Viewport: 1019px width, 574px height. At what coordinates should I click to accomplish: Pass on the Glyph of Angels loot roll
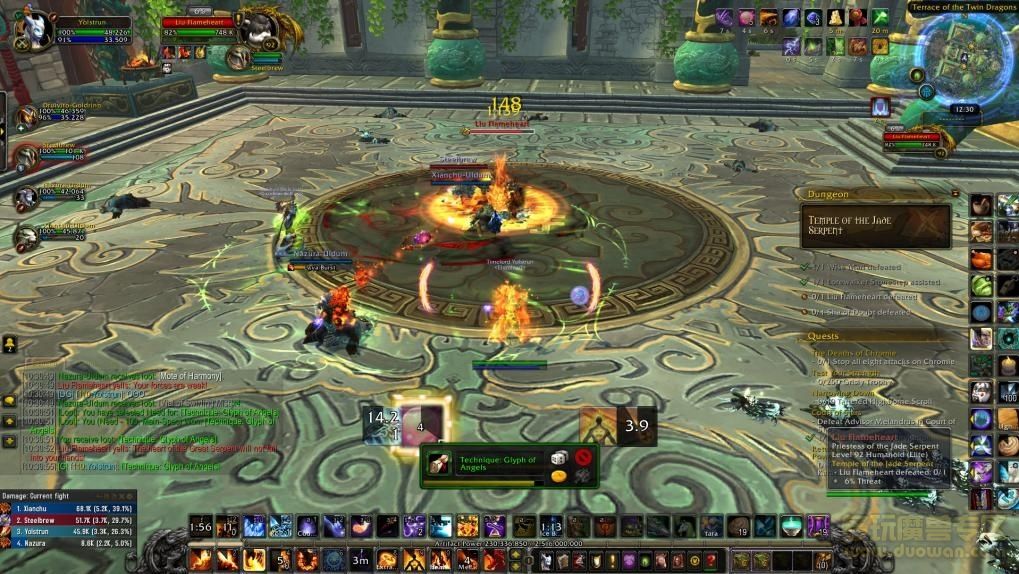[584, 458]
